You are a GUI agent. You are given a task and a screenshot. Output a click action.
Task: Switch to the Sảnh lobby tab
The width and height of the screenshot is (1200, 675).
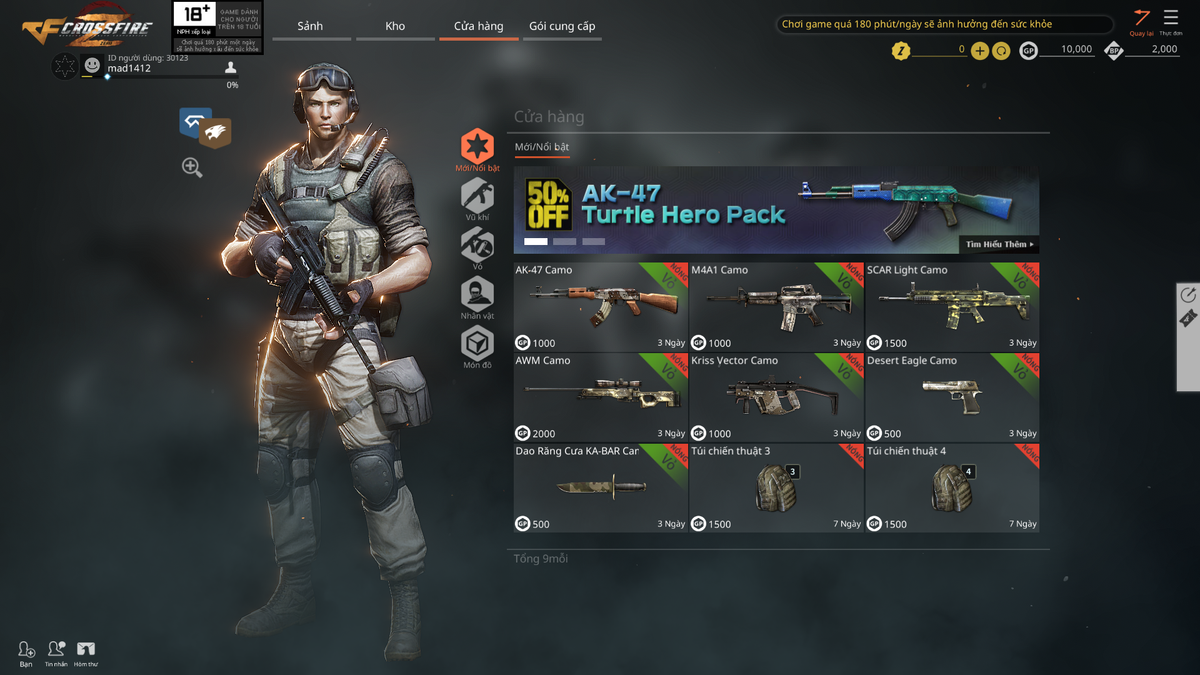coord(310,26)
